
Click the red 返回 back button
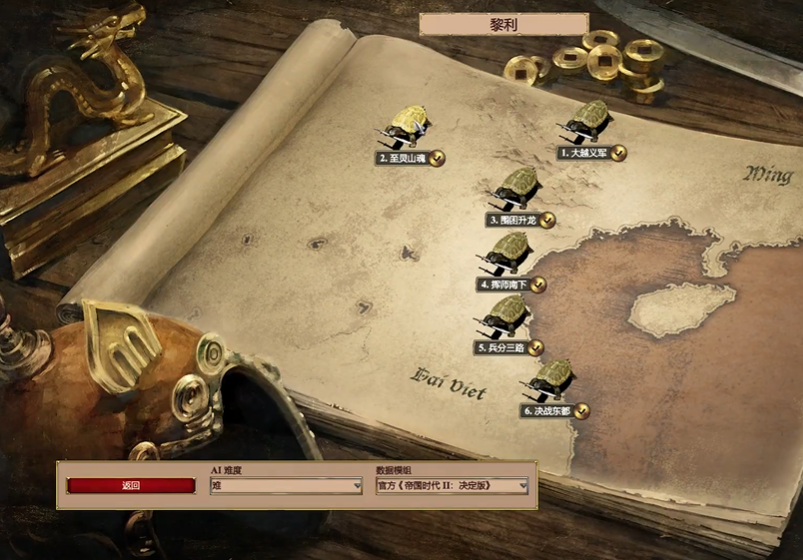click(131, 486)
